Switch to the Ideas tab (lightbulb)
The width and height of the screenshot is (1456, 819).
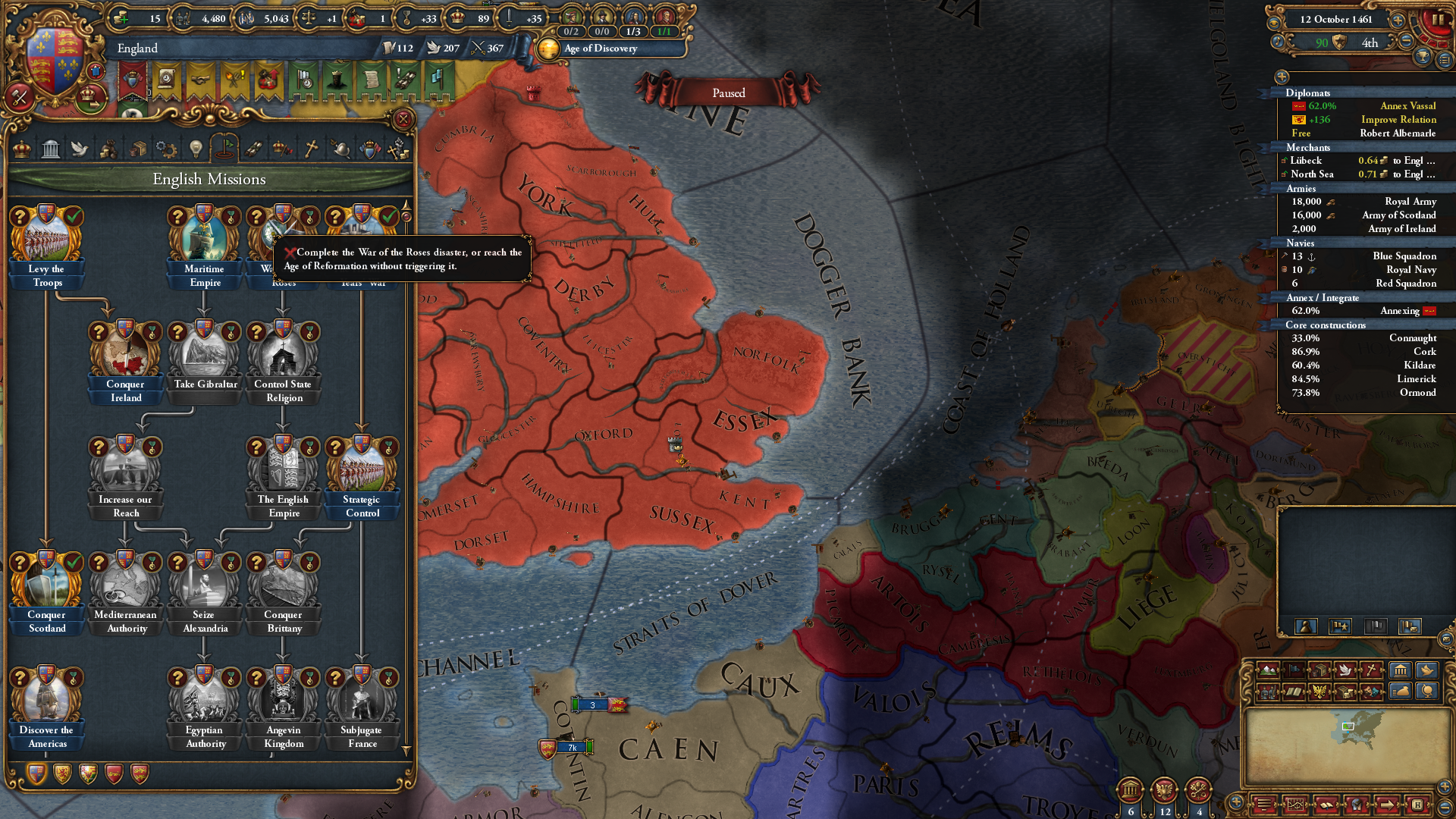(196, 149)
